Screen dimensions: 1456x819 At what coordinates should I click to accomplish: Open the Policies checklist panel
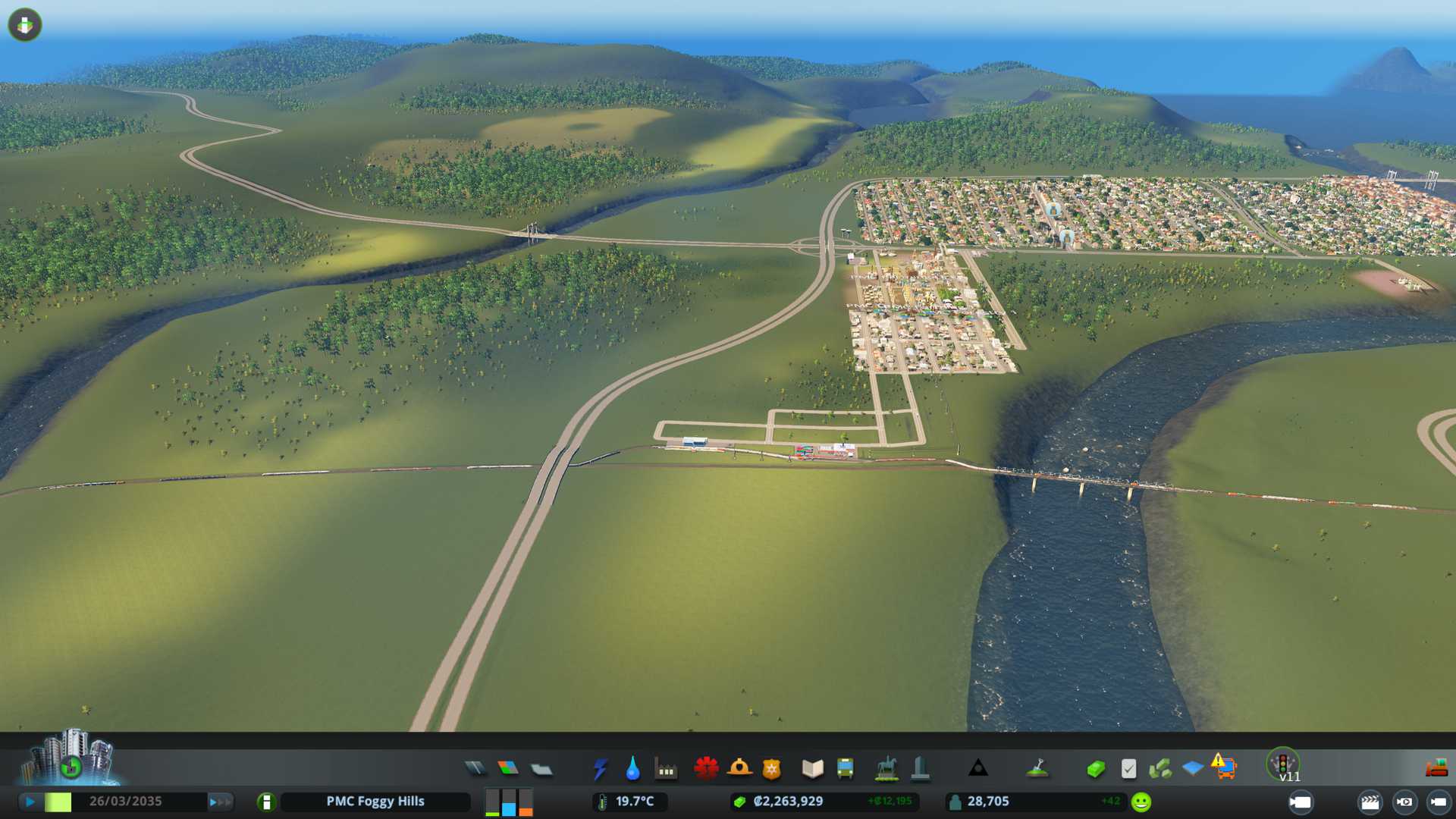[x=1128, y=769]
